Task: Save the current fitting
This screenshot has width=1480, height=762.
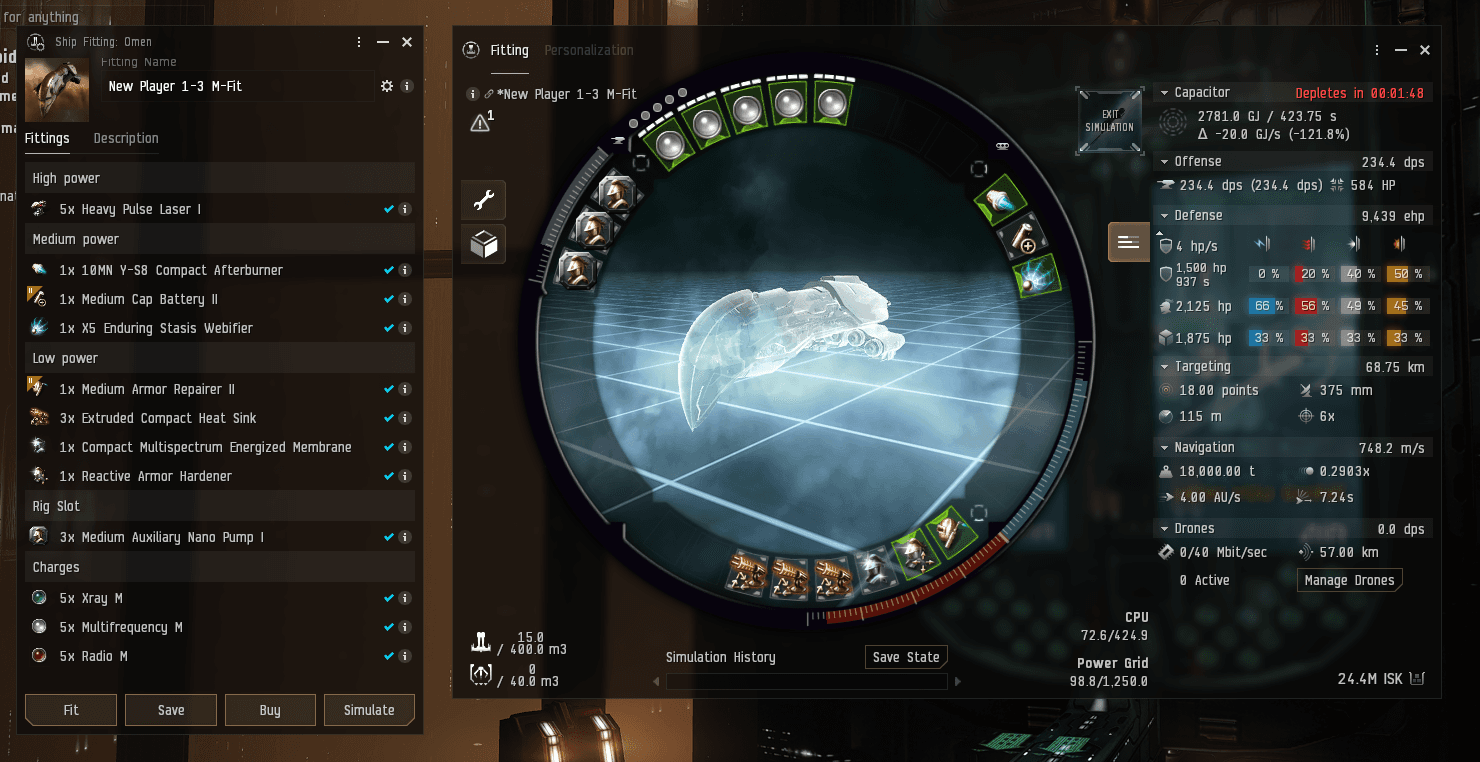Action: pos(171,710)
